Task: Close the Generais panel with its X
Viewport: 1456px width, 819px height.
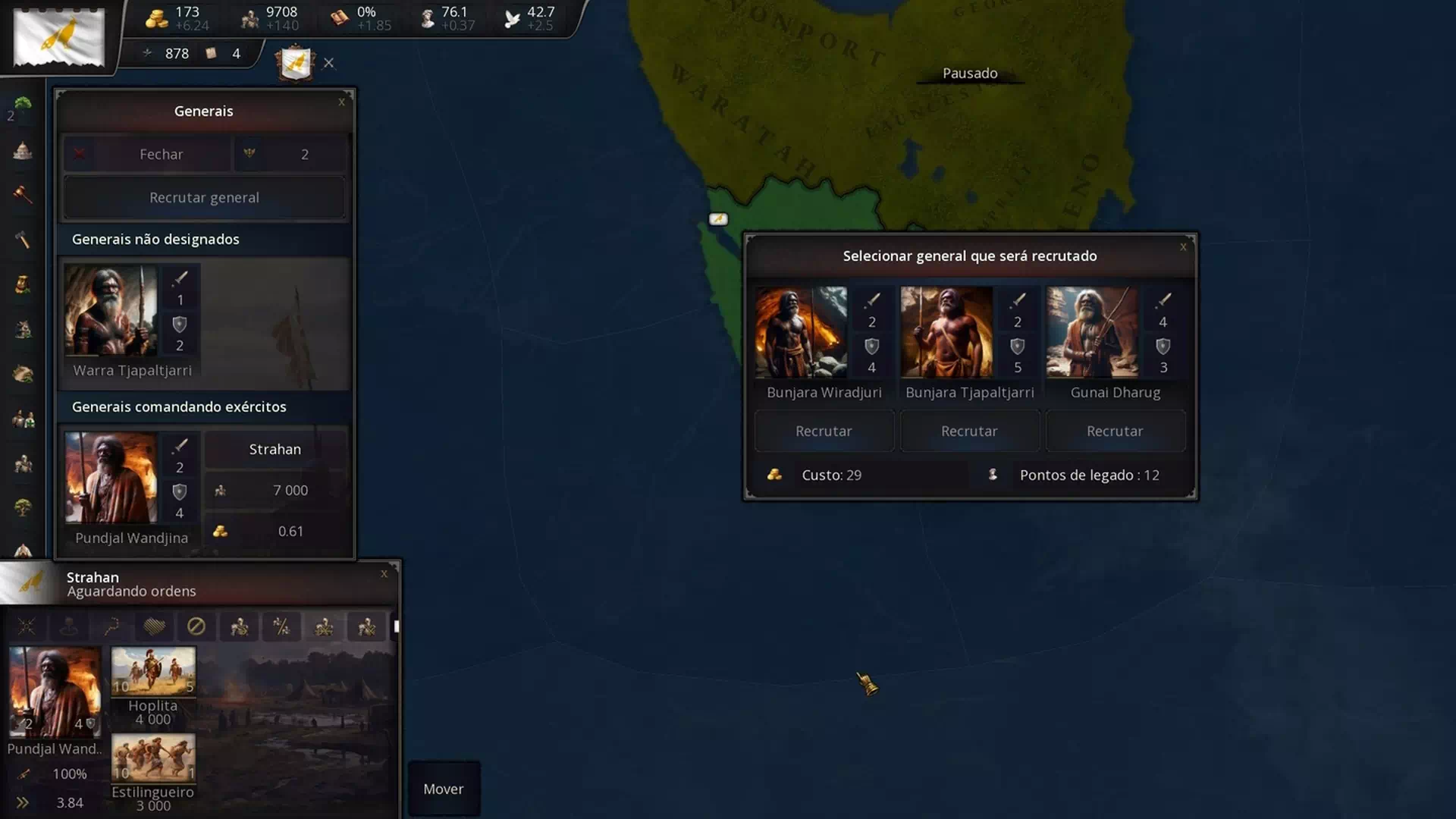Action: click(341, 102)
